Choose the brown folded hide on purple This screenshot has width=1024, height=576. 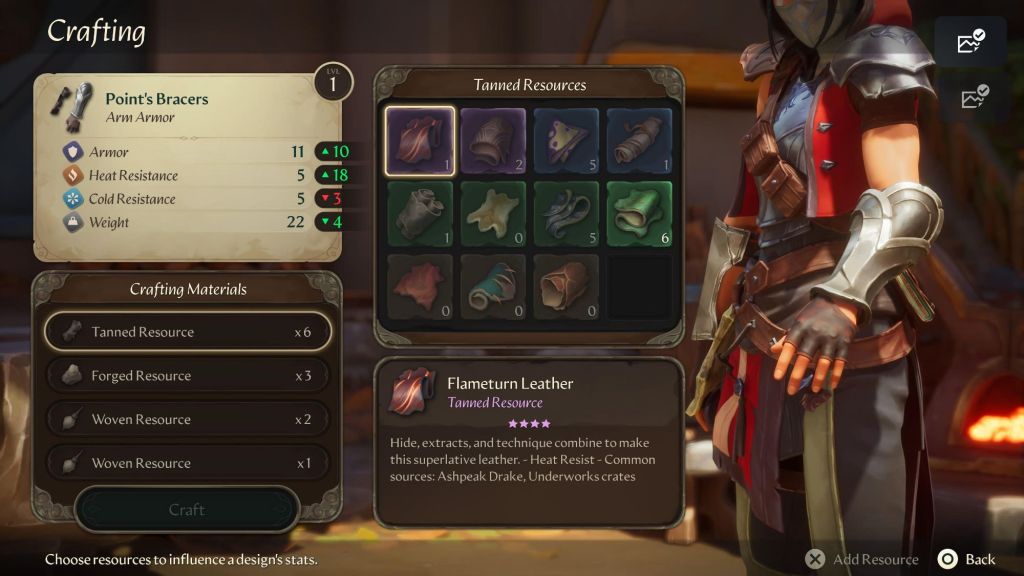point(492,141)
